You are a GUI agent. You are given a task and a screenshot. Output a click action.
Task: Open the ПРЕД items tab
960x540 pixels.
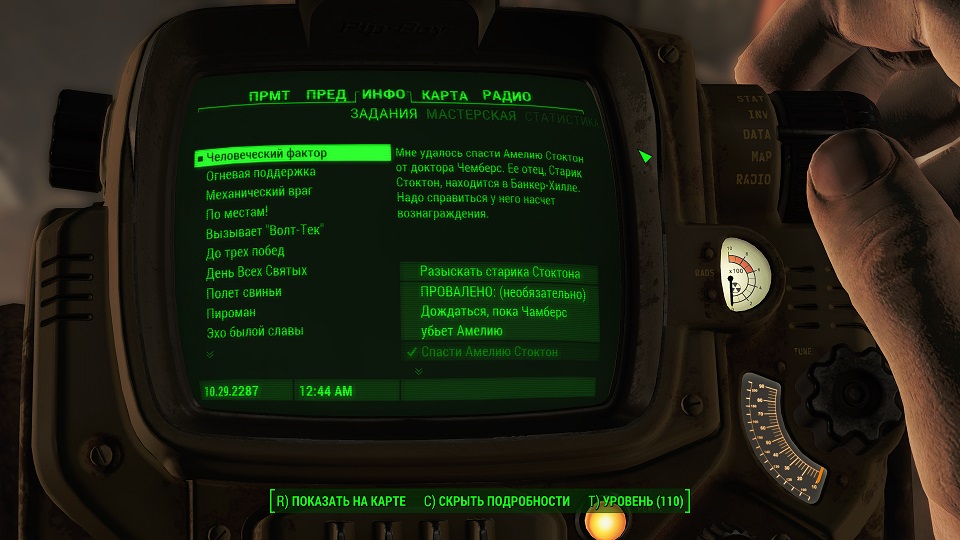click(x=326, y=96)
